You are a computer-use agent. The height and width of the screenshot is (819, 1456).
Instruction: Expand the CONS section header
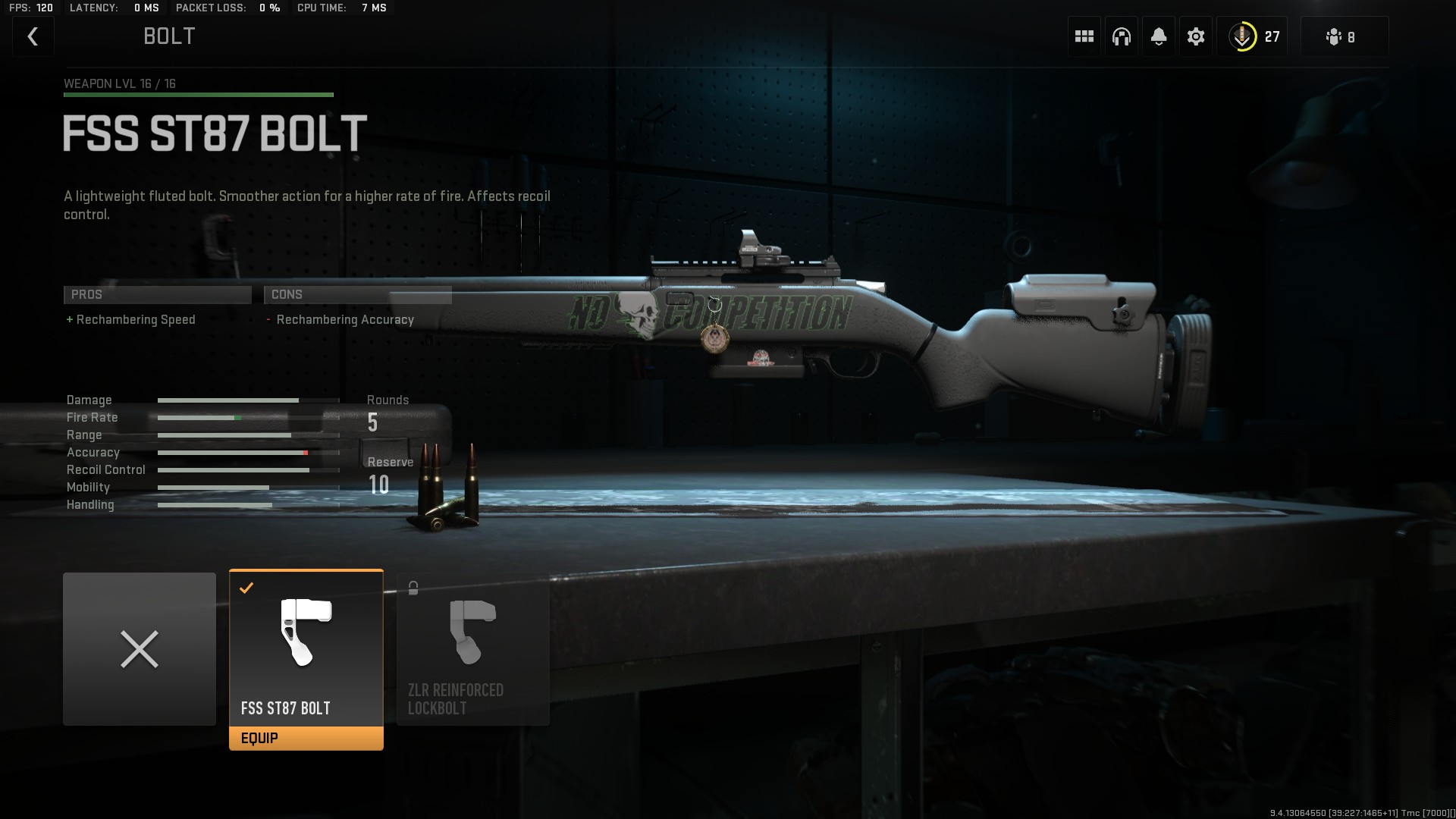tap(357, 294)
